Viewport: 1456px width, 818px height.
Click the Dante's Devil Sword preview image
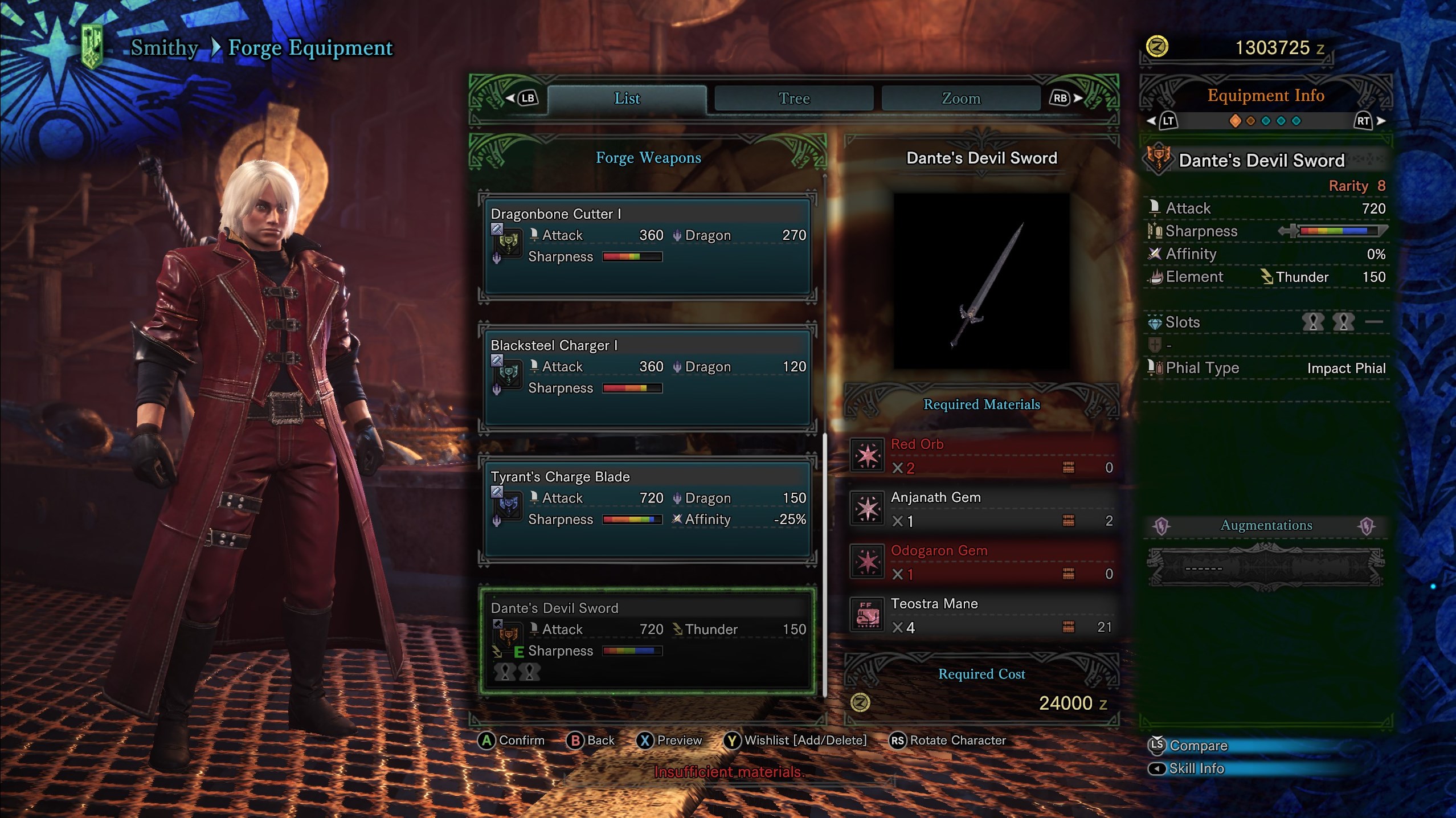[x=981, y=281]
